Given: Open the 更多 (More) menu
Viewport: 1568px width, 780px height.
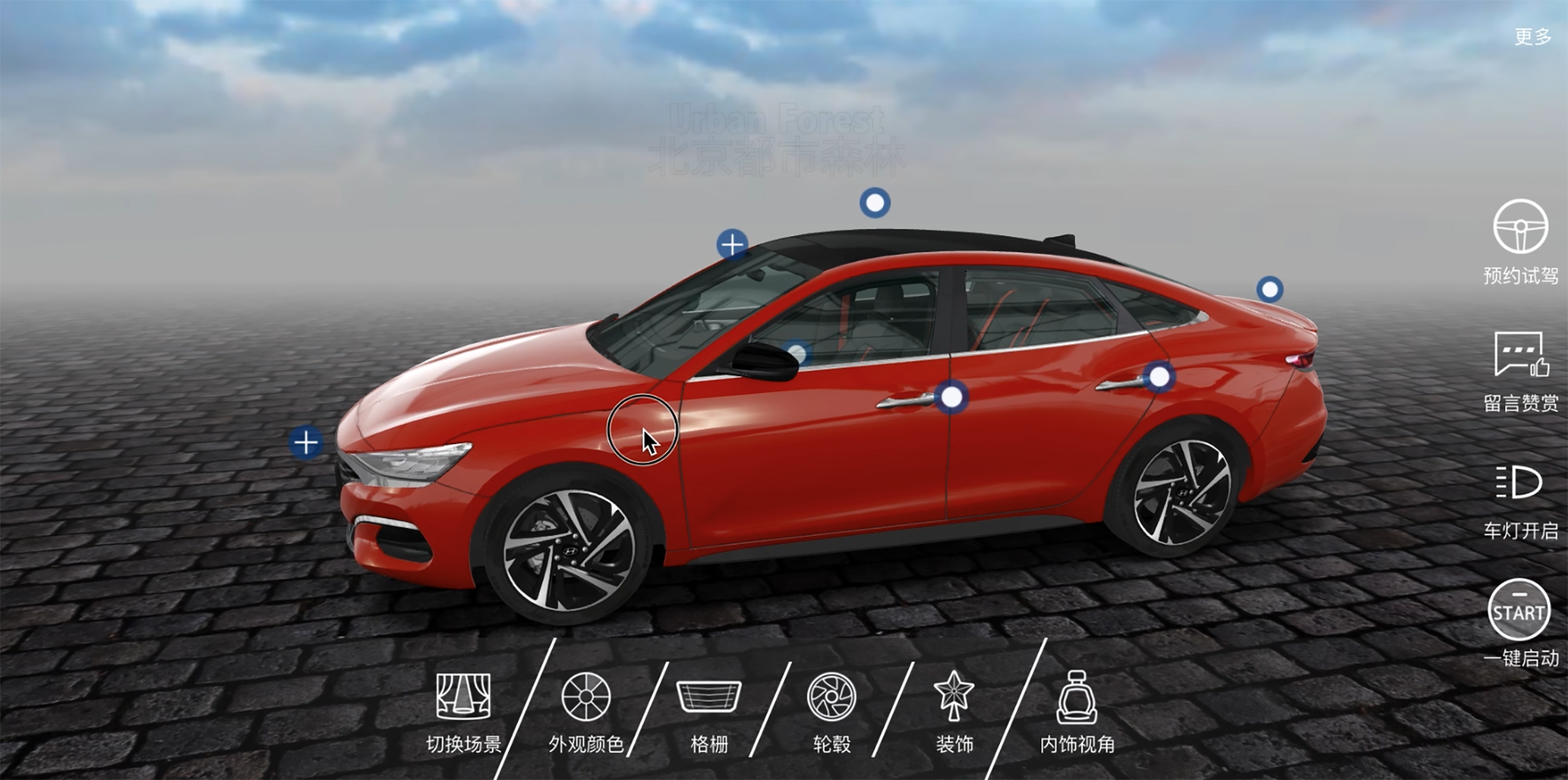Looking at the screenshot, I should click(x=1532, y=36).
